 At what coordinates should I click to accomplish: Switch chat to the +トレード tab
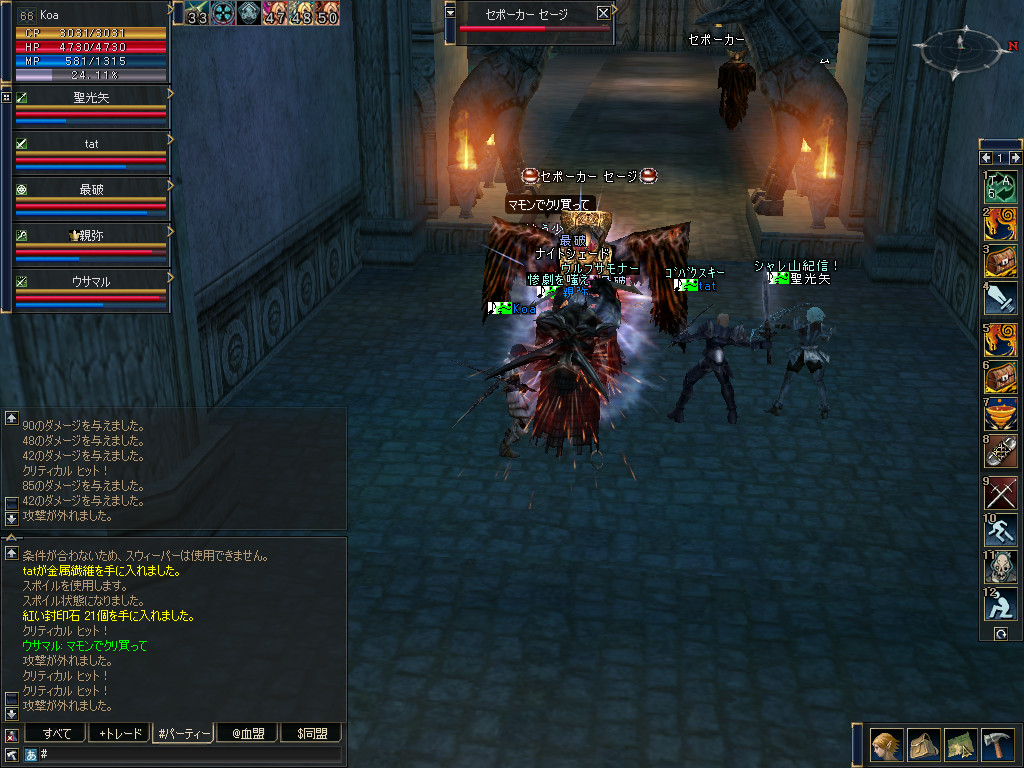(x=118, y=734)
